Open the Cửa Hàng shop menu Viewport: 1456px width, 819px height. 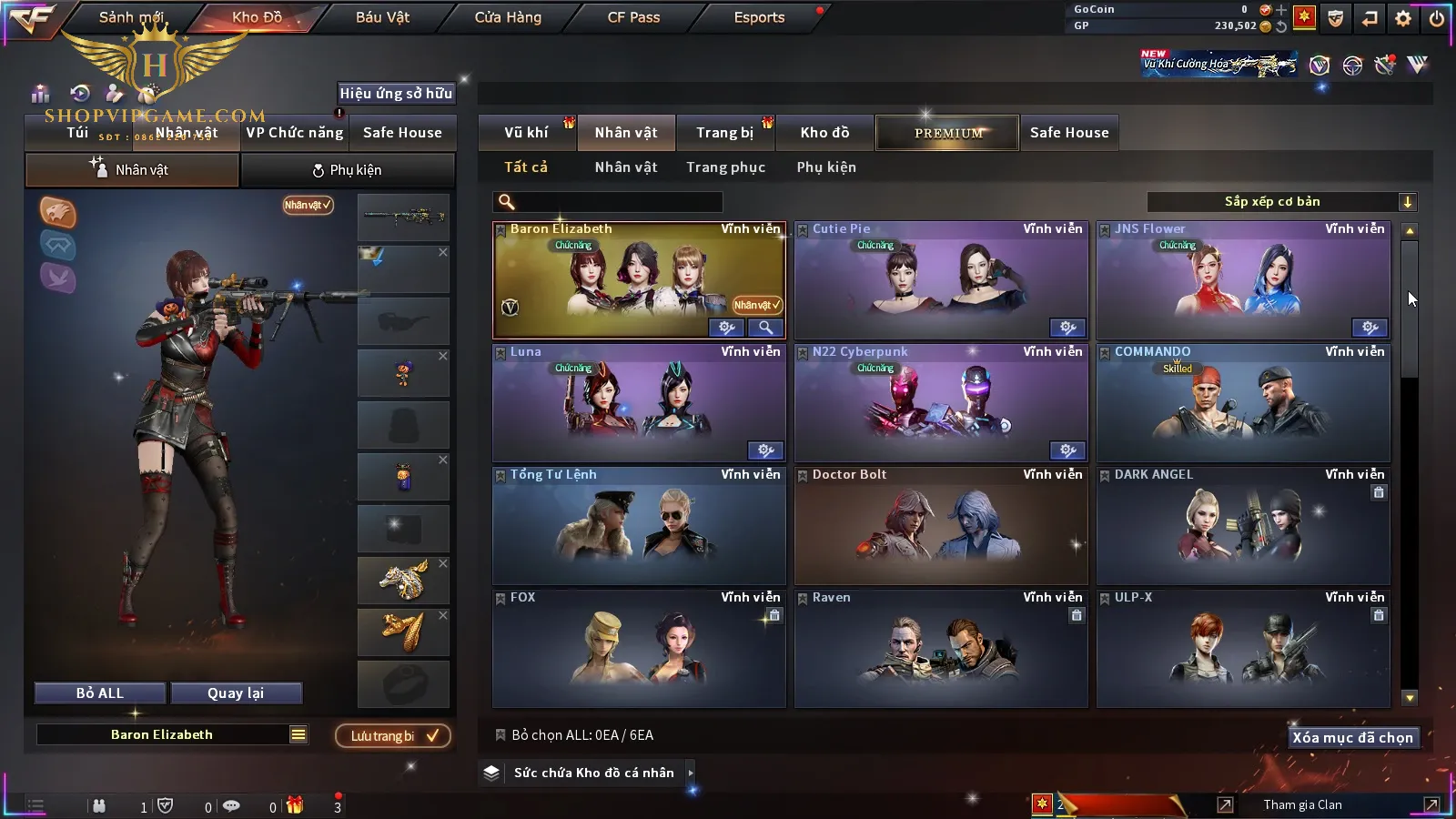[508, 17]
